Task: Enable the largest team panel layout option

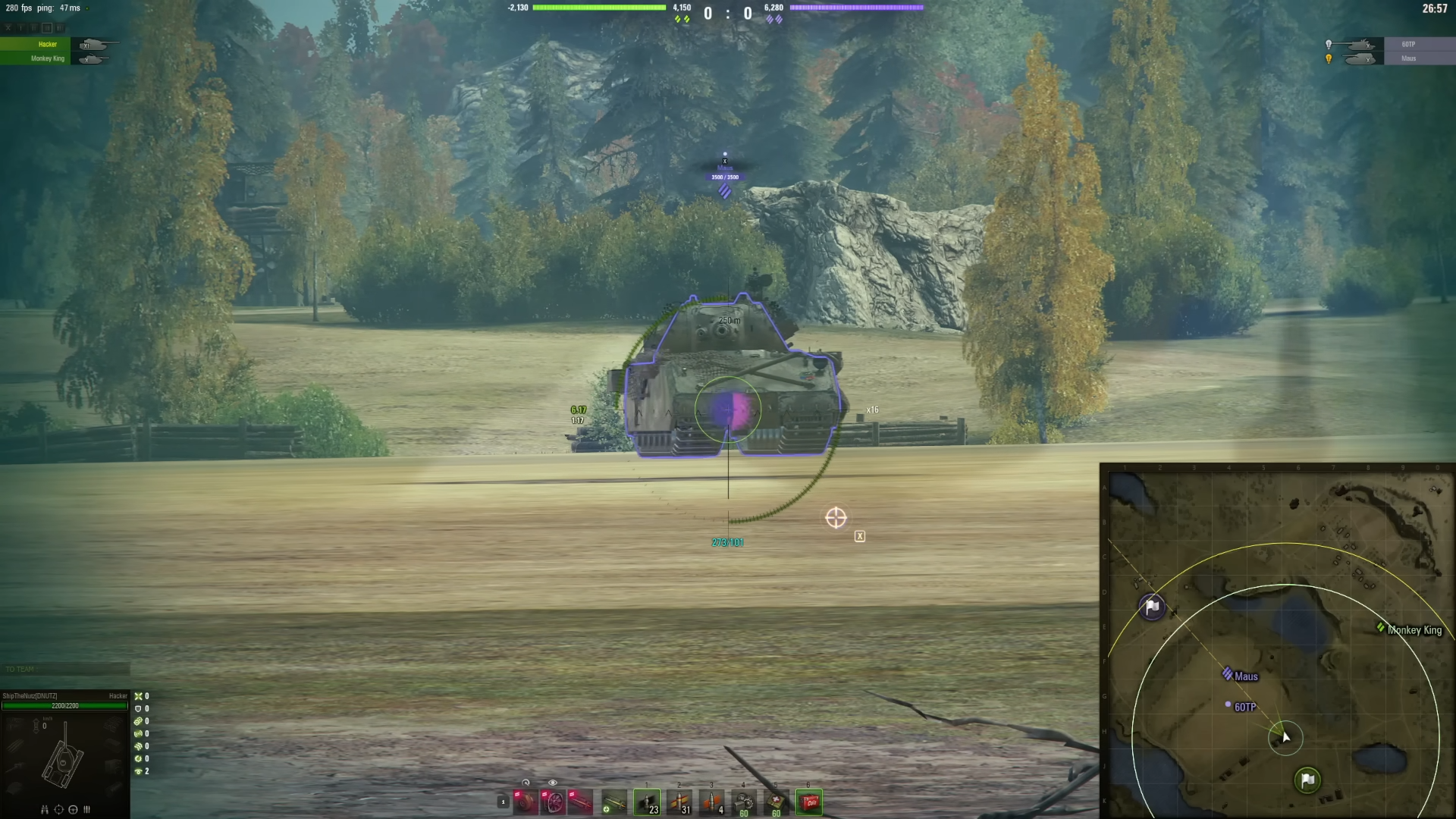Action: click(59, 28)
